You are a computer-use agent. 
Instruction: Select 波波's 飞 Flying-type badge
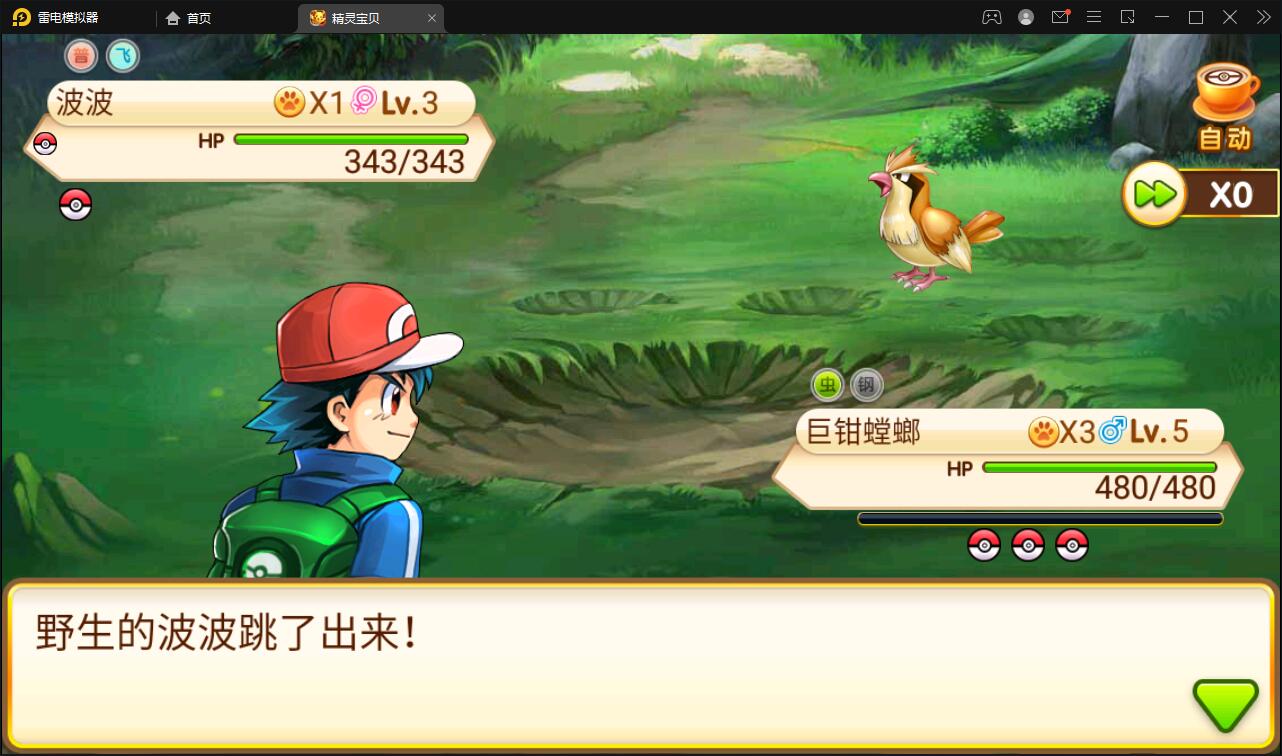point(123,56)
